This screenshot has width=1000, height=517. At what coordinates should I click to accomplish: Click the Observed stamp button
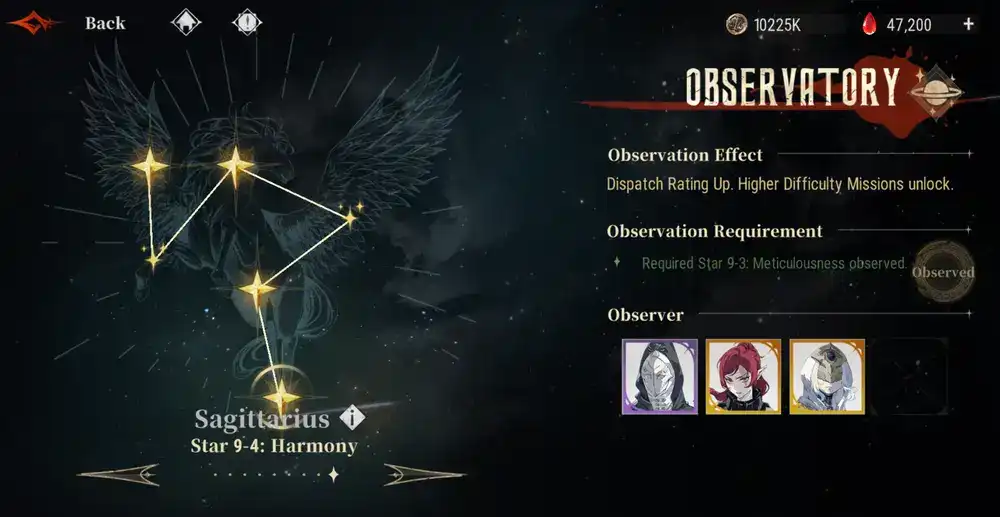(x=943, y=272)
